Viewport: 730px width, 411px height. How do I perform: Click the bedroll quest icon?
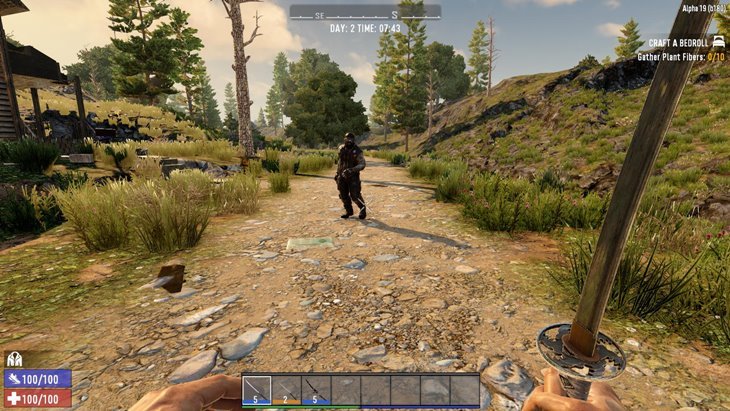(718, 42)
